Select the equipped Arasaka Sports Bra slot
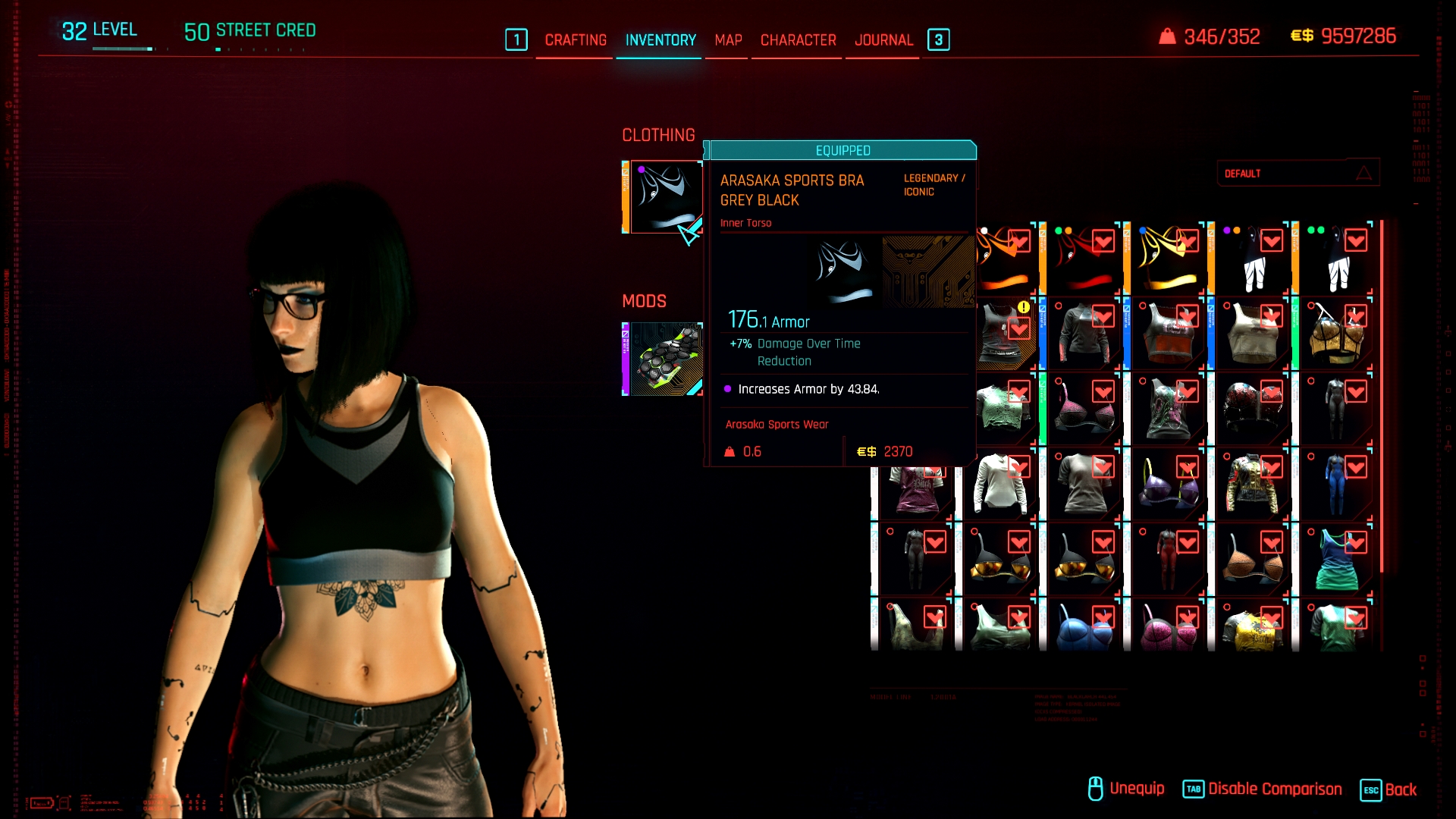This screenshot has width=1456, height=819. (x=664, y=197)
